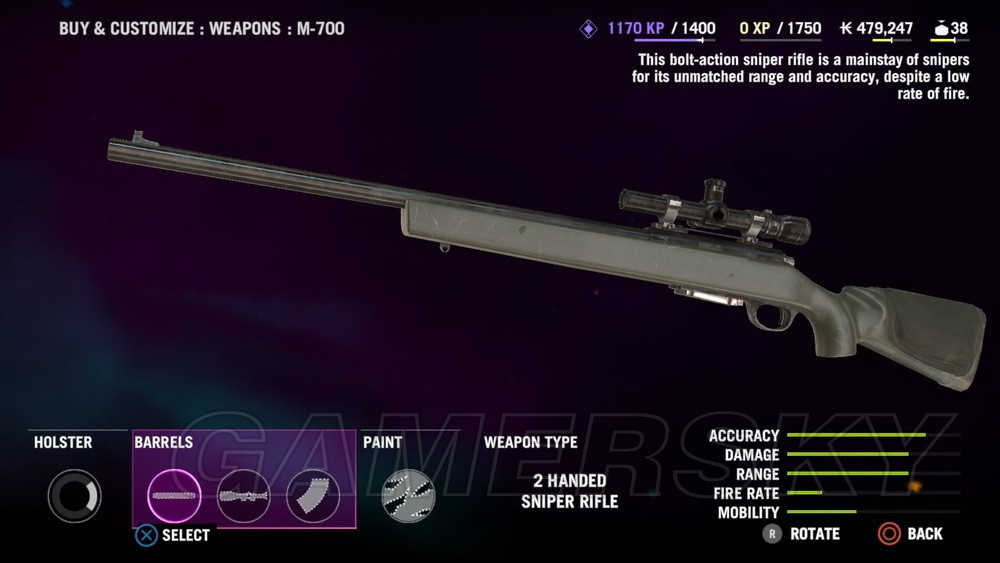Choose the scope attachment icon

click(244, 495)
